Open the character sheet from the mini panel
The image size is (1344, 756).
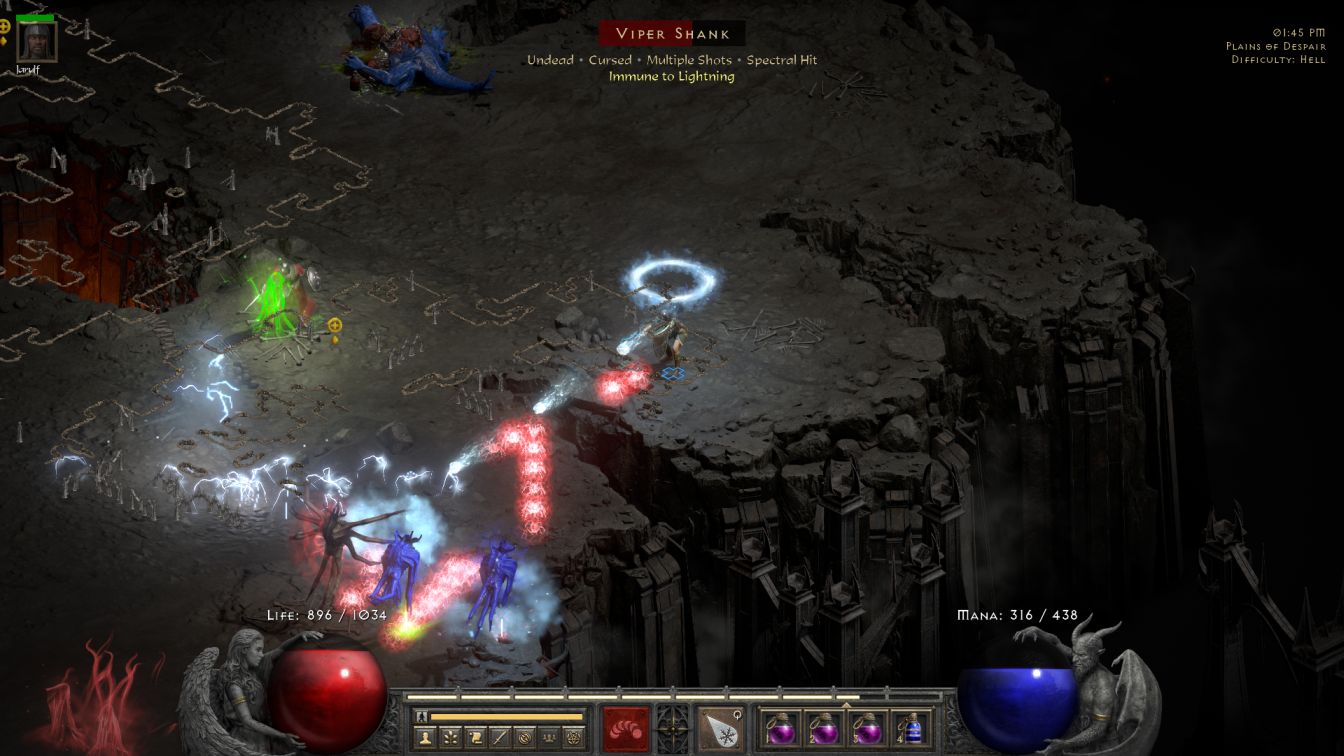coord(424,739)
